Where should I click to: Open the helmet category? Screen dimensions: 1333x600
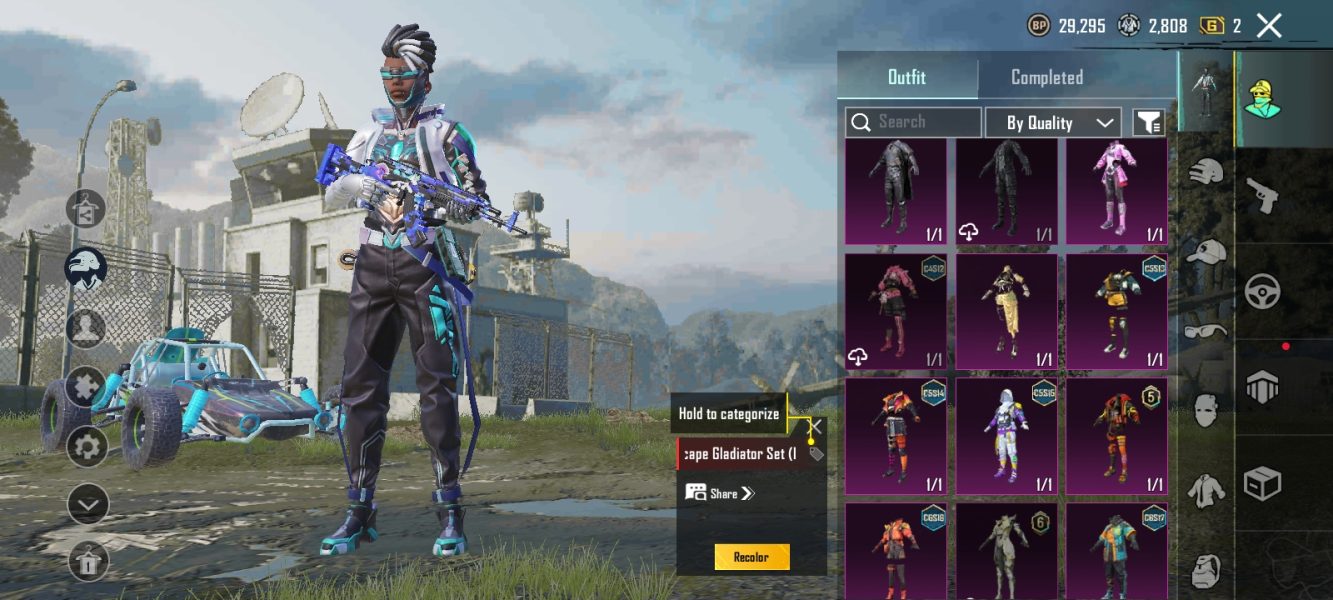[1206, 171]
